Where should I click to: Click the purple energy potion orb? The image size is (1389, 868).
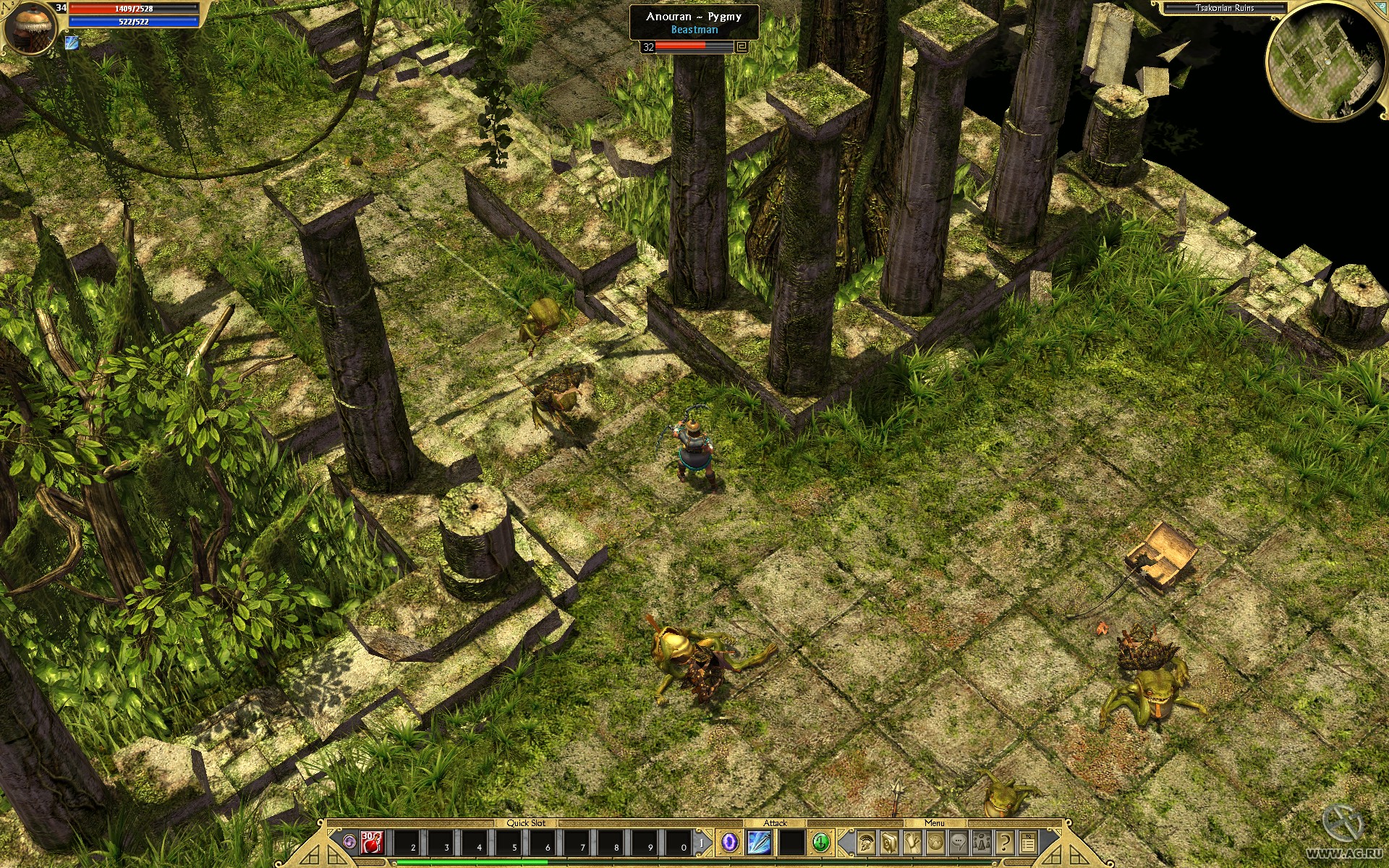tap(349, 843)
